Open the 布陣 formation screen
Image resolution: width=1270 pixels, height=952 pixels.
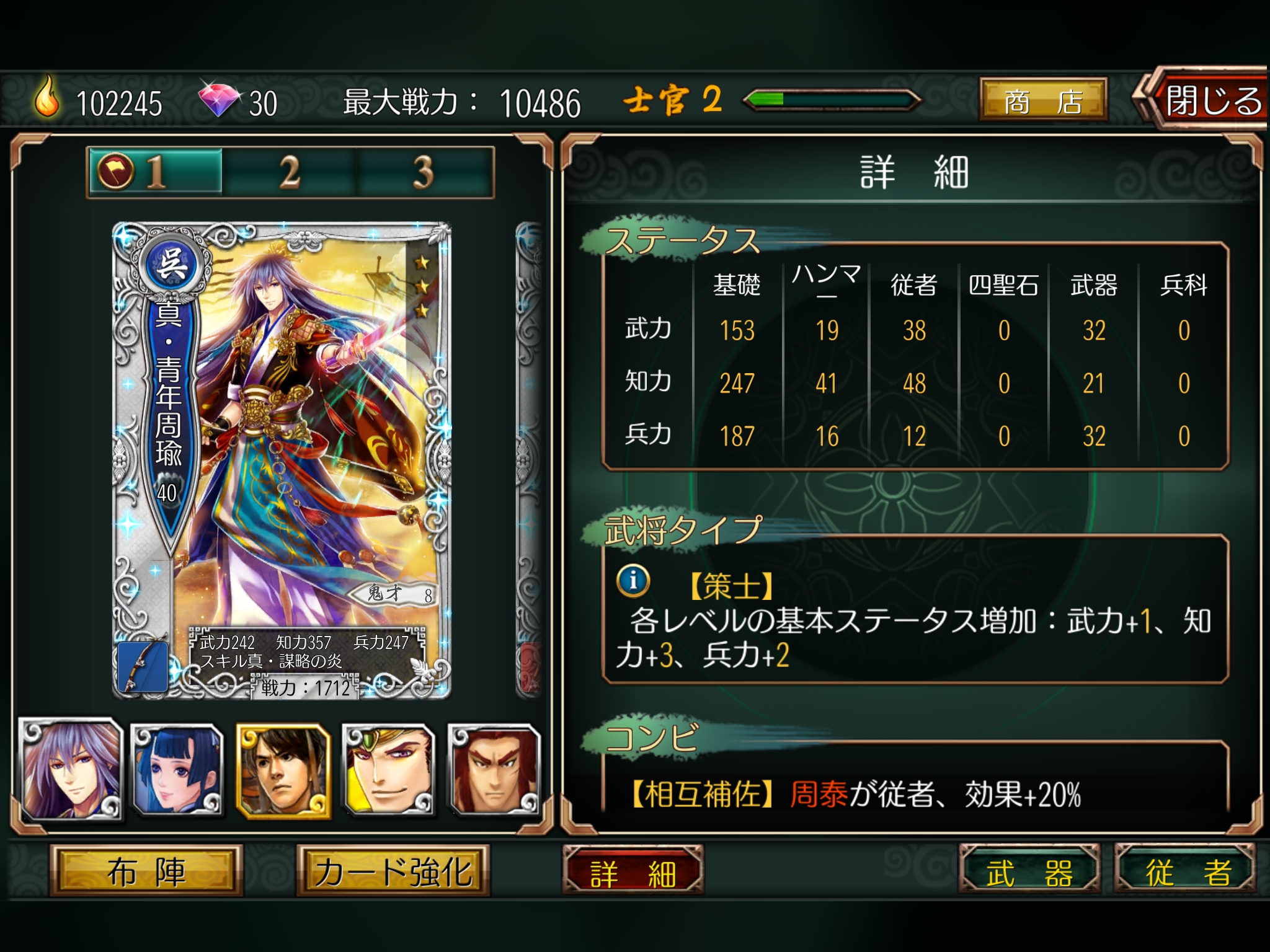146,871
